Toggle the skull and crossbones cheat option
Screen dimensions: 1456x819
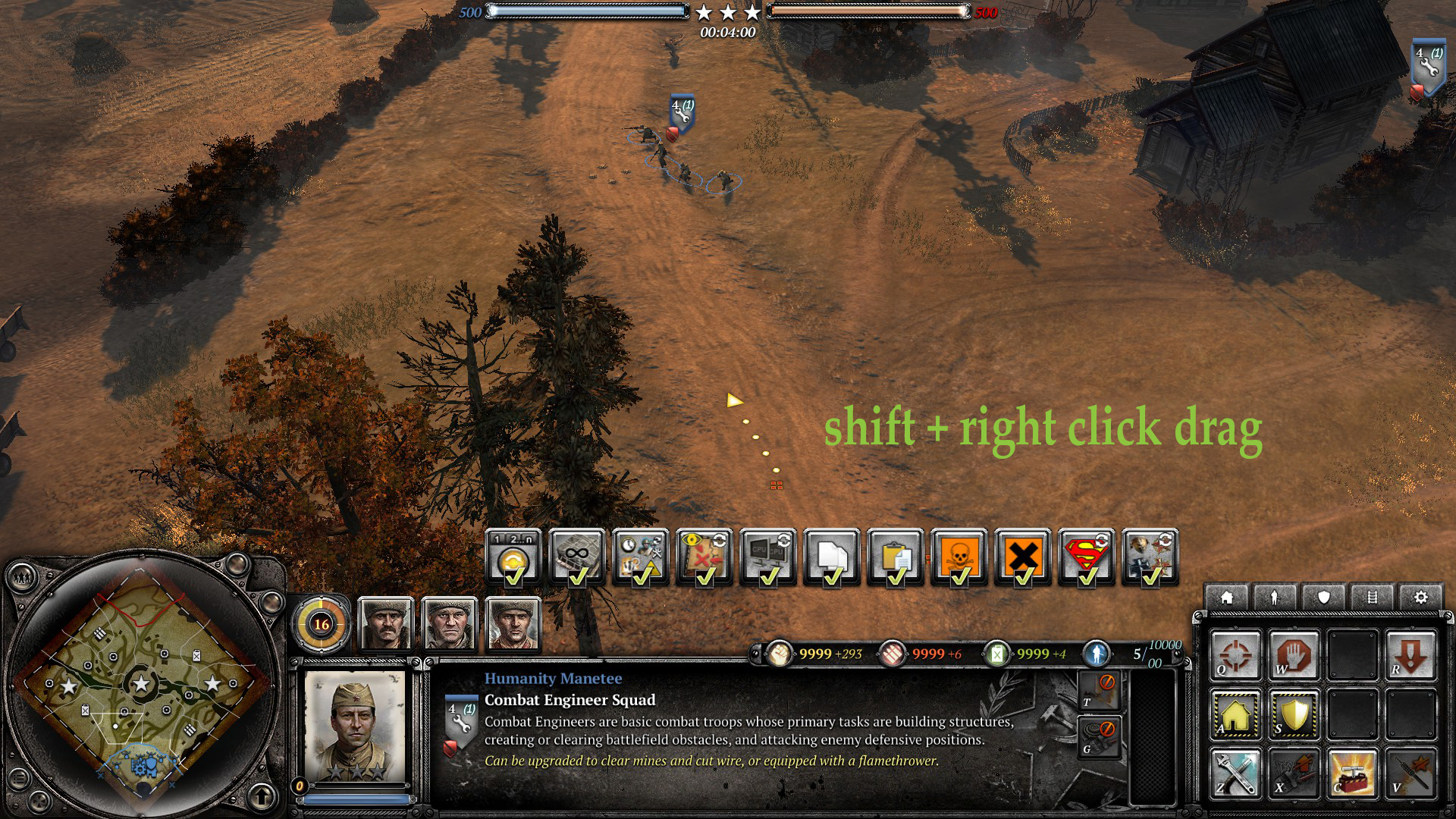(x=959, y=557)
